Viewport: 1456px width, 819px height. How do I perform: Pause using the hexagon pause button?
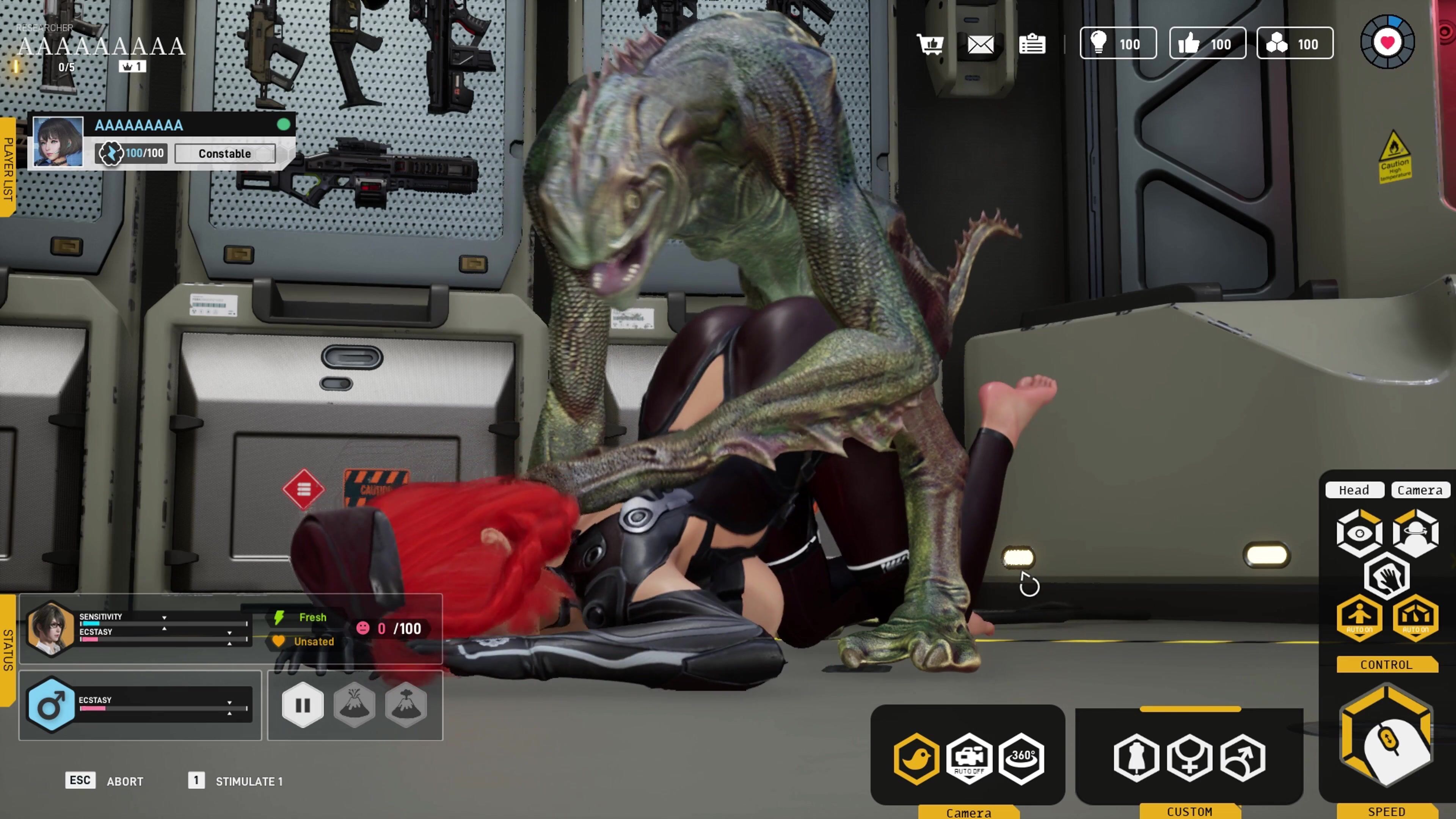[303, 705]
